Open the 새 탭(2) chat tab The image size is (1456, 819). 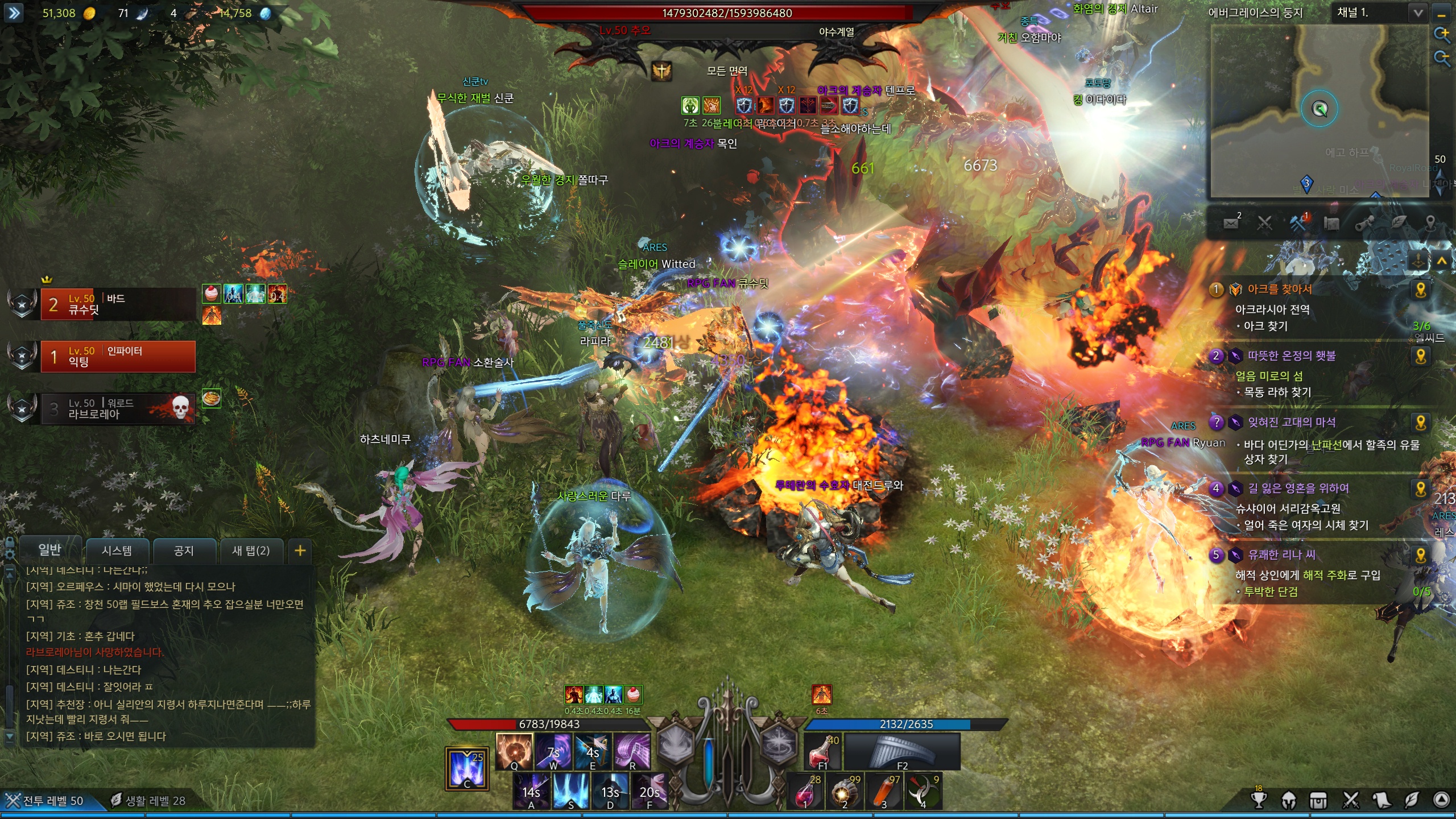click(x=251, y=551)
